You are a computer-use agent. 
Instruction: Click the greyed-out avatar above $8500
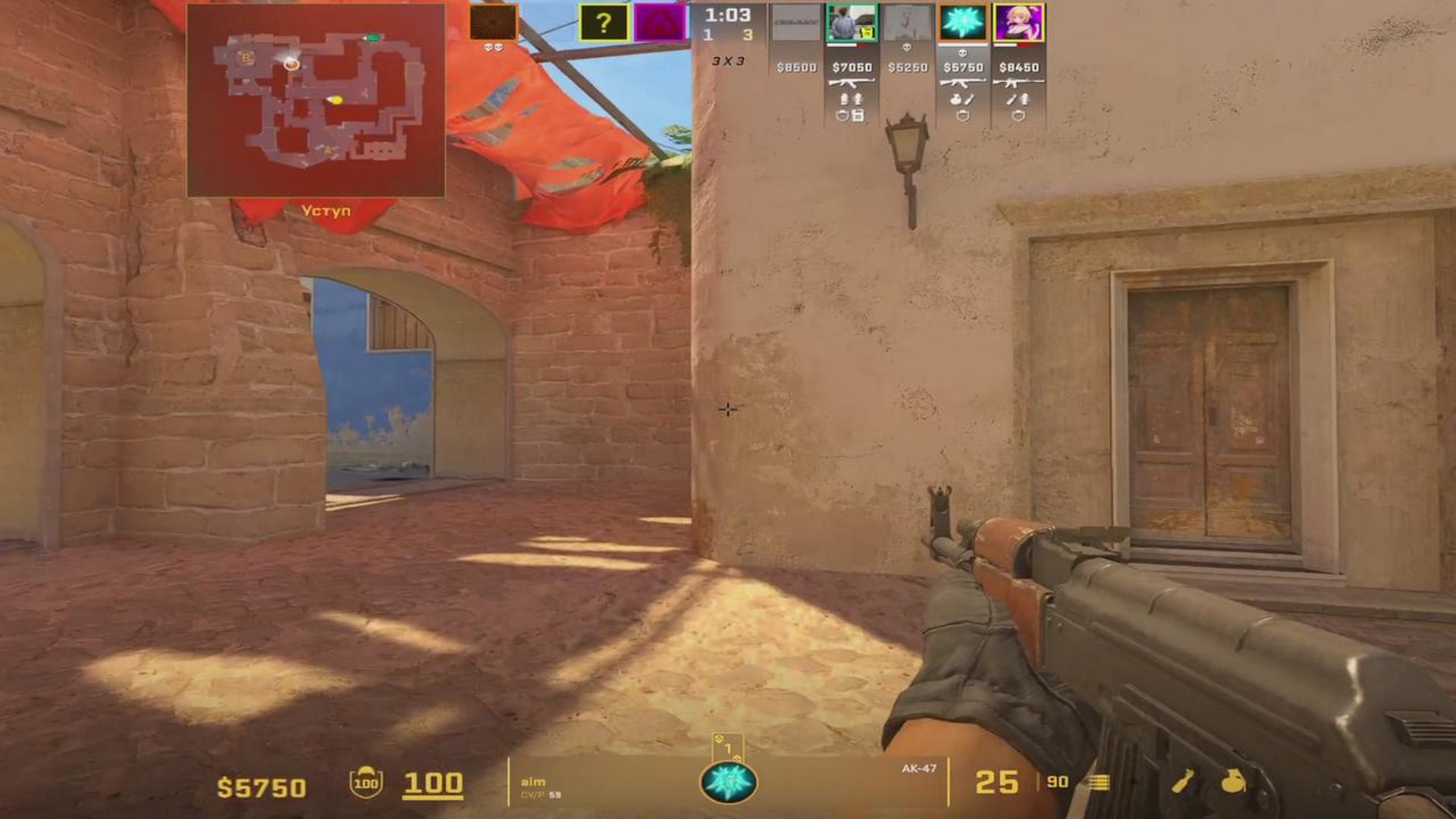click(x=796, y=24)
